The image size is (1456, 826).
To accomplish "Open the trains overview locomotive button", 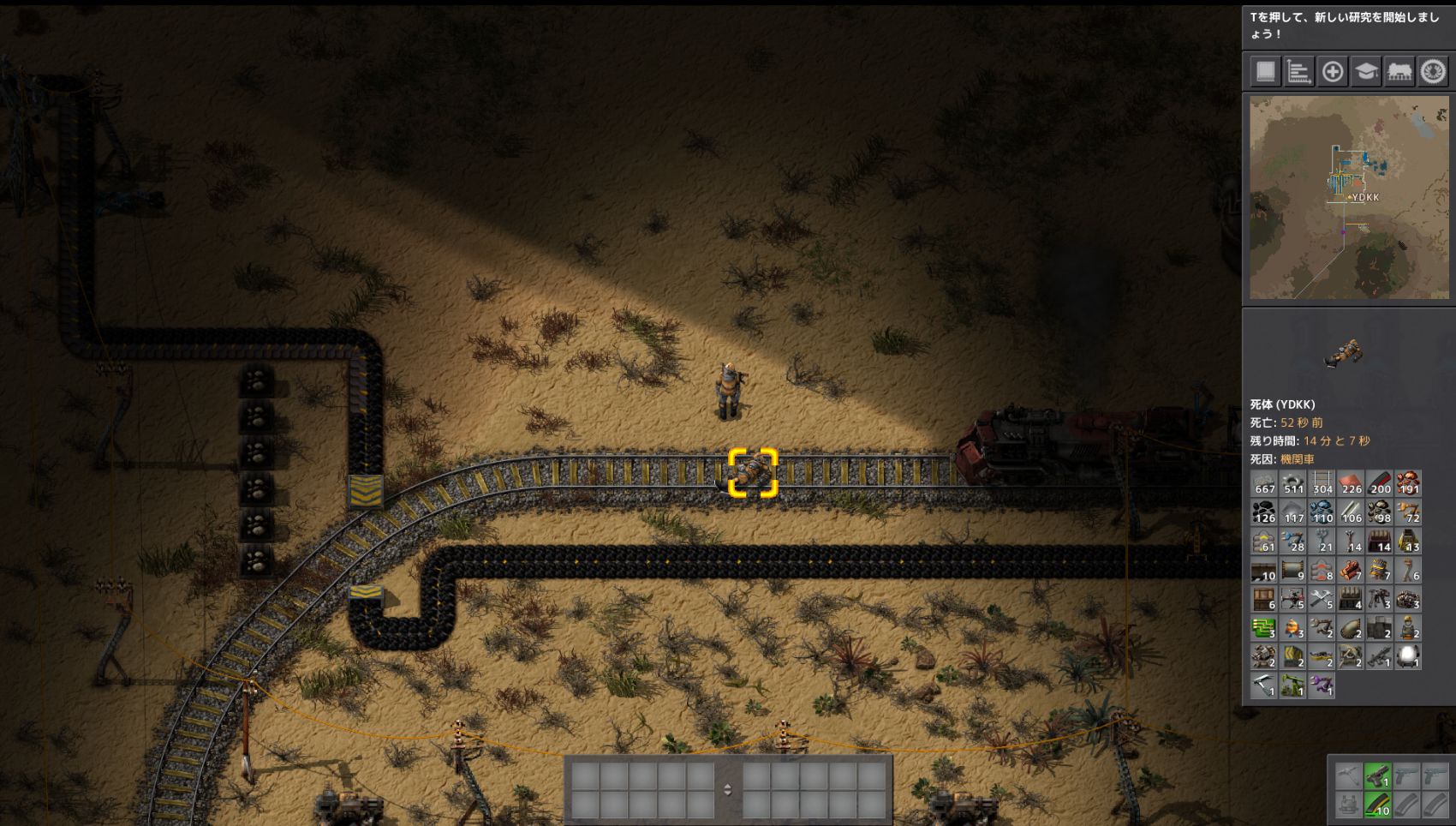I will [1399, 71].
